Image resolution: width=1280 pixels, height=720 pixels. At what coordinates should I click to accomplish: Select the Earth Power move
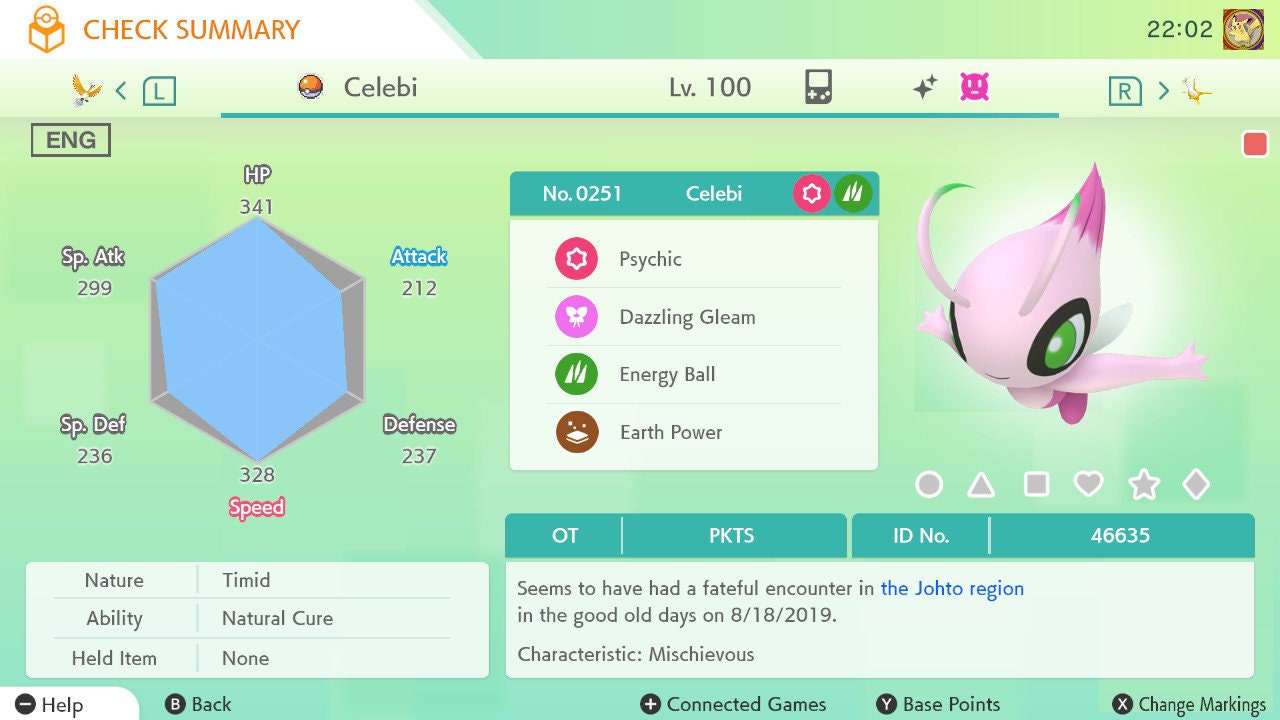670,433
